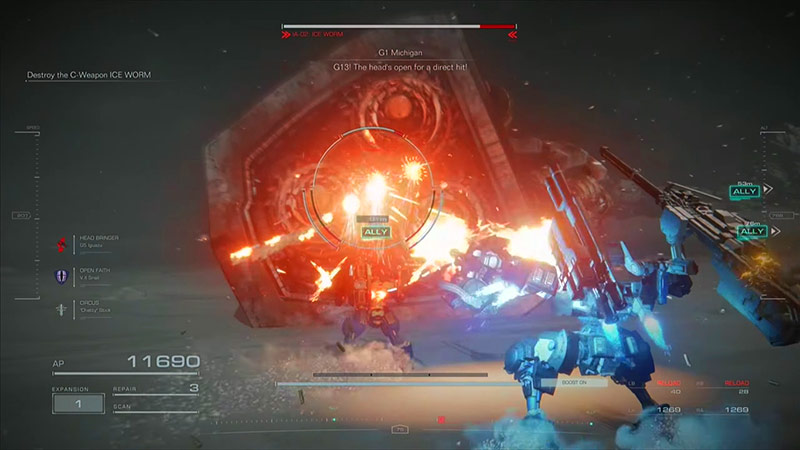Select the ALLY marker at 53m
This screenshot has height=450, width=800.
[x=745, y=190]
